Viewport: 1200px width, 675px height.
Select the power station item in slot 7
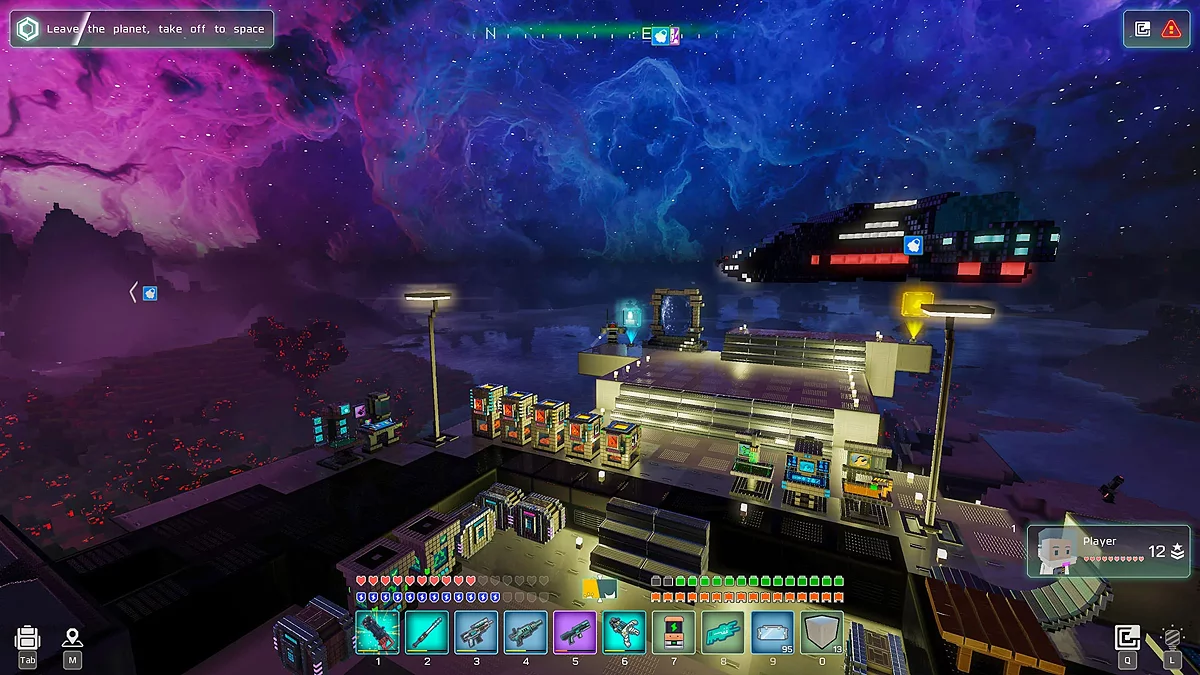[x=673, y=632]
